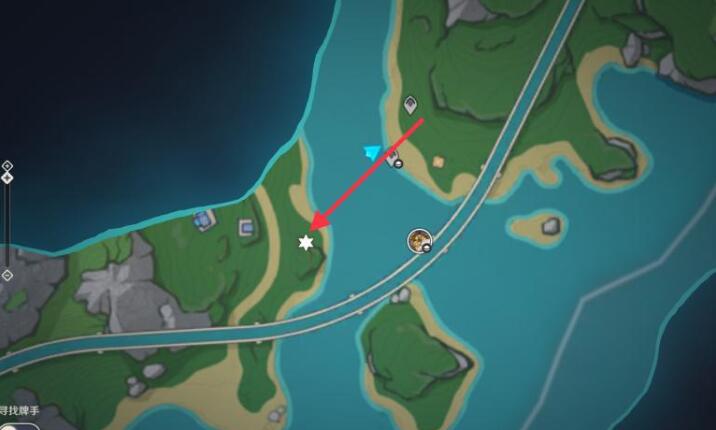This screenshot has width=716, height=430.
Task: Click the cyan player arrow
Action: coord(374,152)
